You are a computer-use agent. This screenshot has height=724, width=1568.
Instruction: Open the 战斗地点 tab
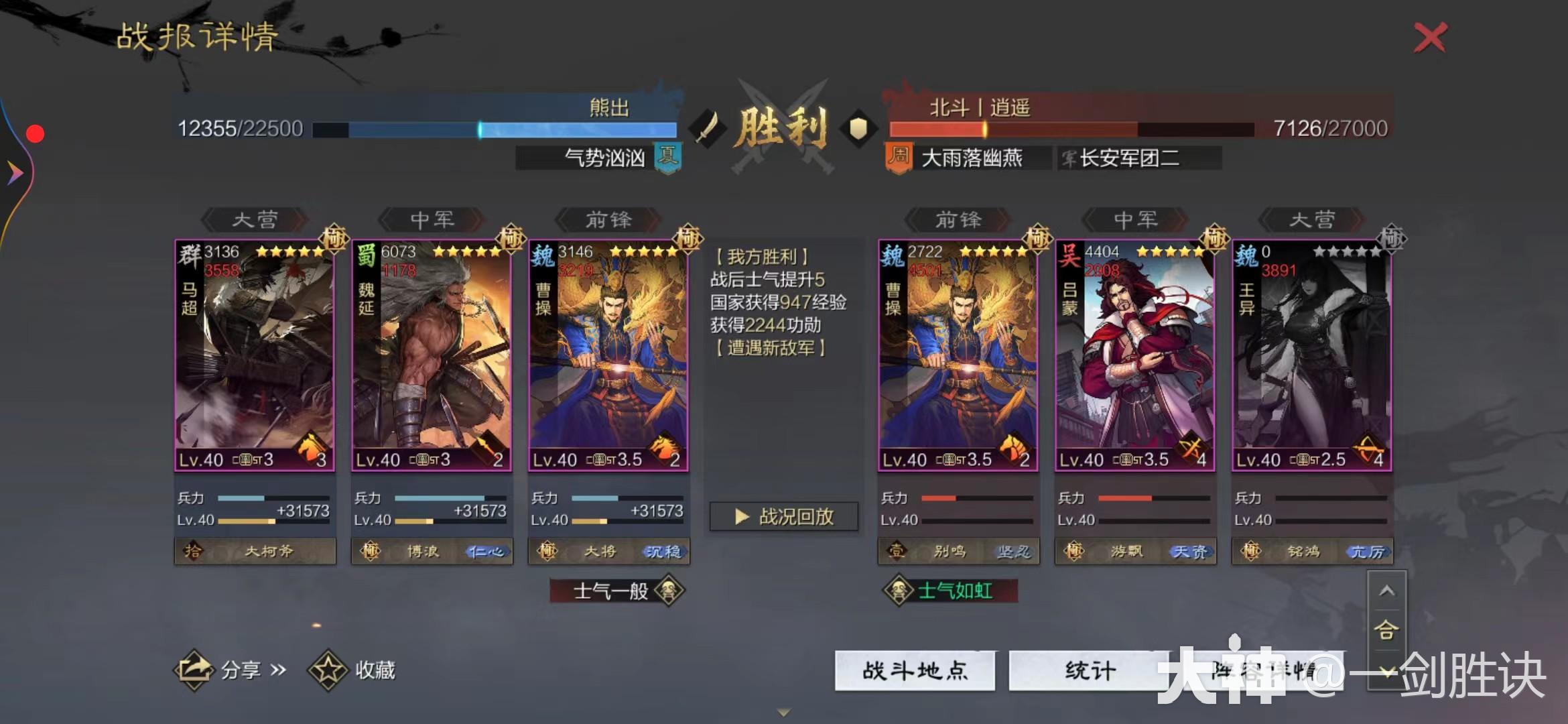click(x=915, y=670)
